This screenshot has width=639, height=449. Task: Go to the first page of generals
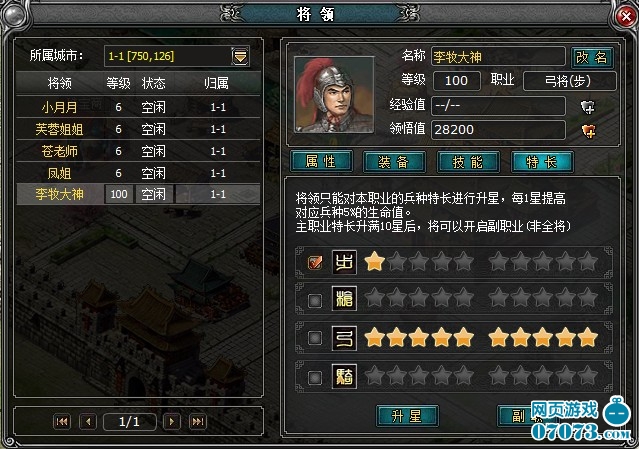pyautogui.click(x=62, y=422)
